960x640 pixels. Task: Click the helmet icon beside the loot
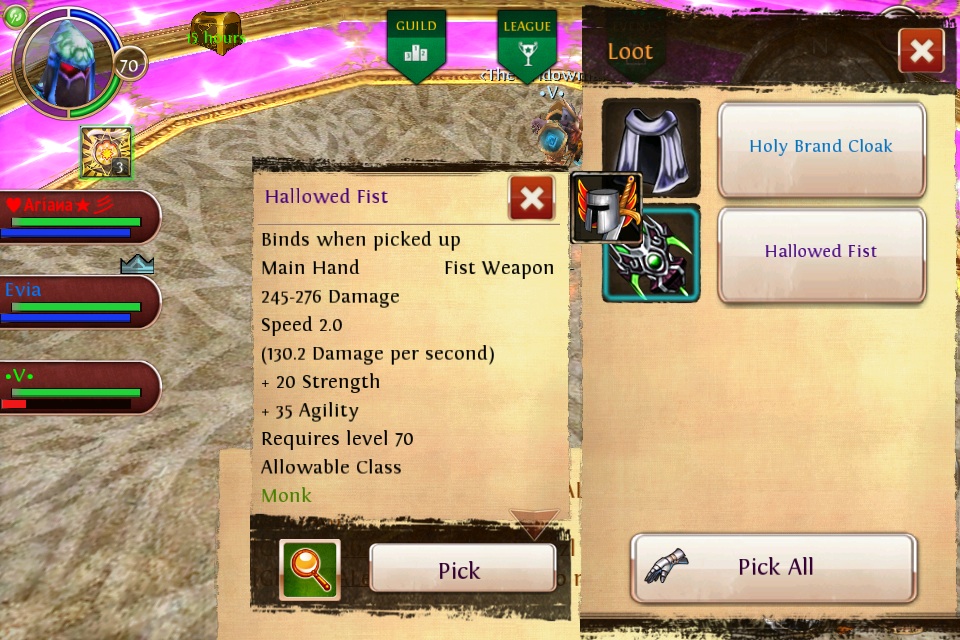tap(604, 208)
